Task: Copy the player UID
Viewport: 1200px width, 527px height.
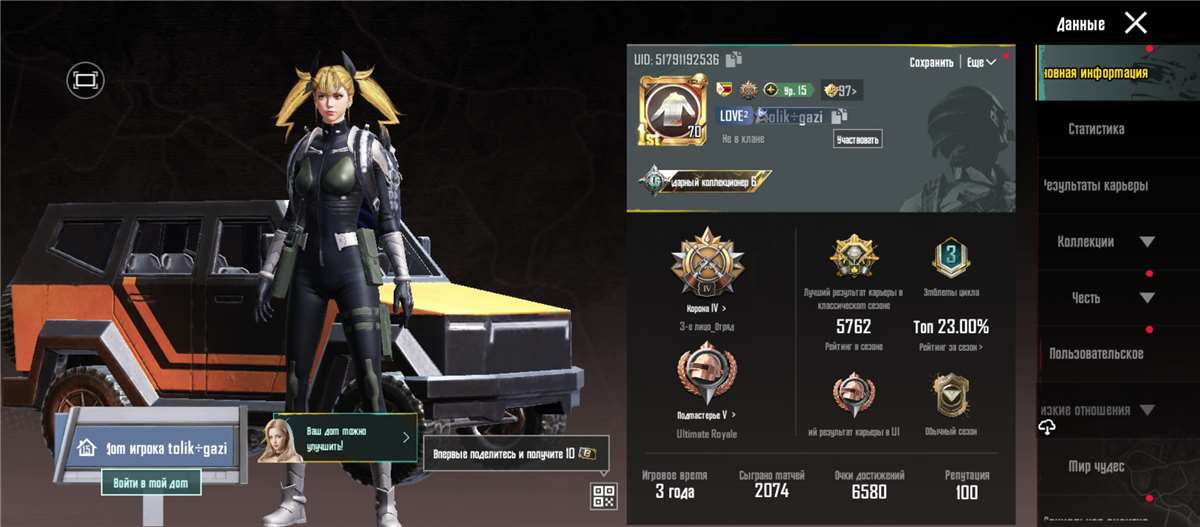Action: click(x=735, y=59)
